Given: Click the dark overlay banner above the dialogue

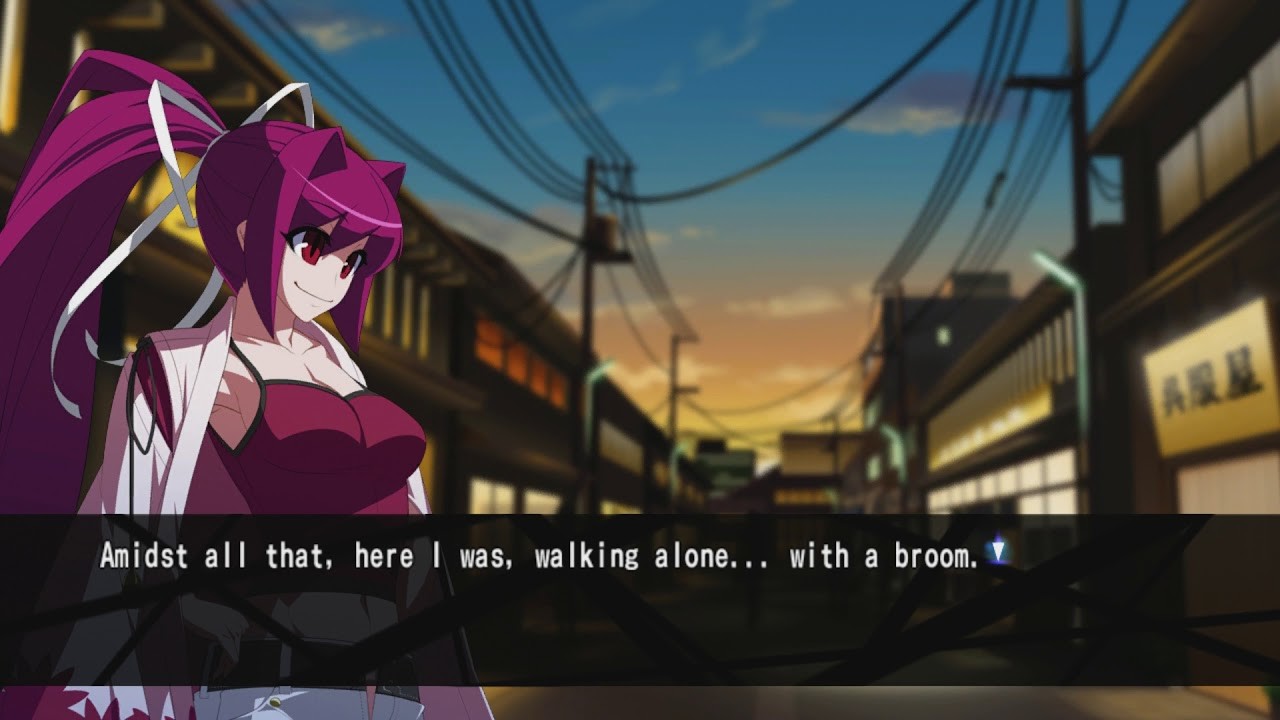Looking at the screenshot, I should 640,525.
